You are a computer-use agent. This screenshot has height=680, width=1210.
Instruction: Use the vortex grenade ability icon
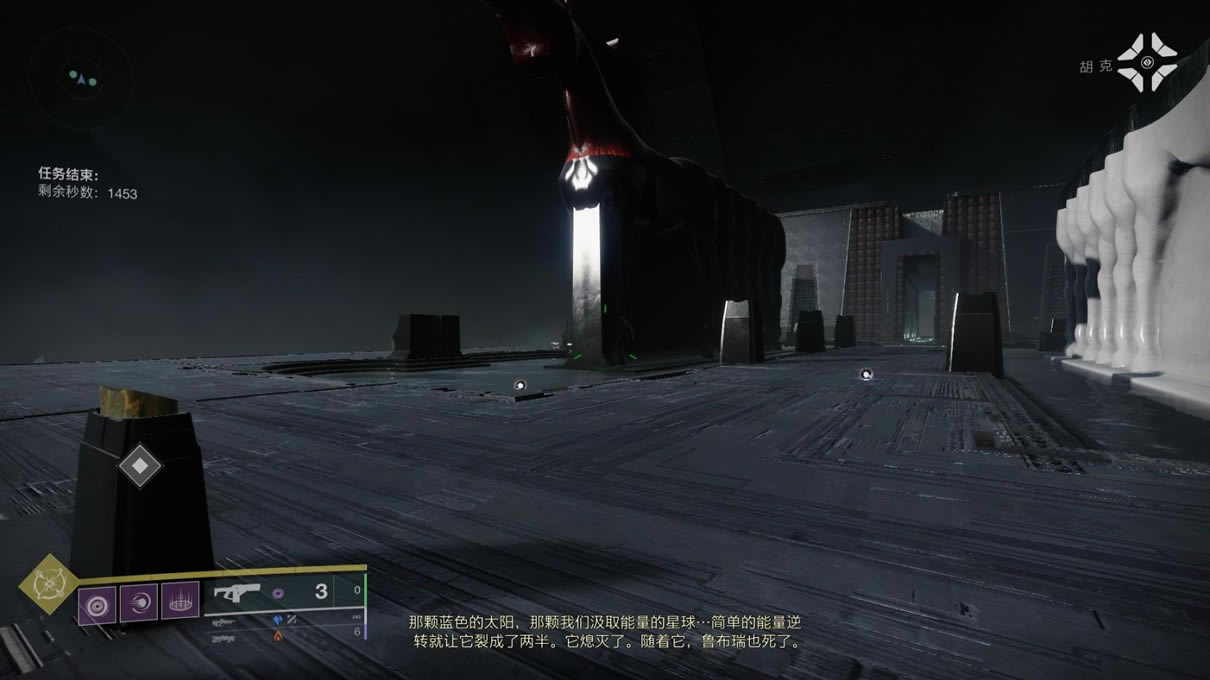[97, 603]
